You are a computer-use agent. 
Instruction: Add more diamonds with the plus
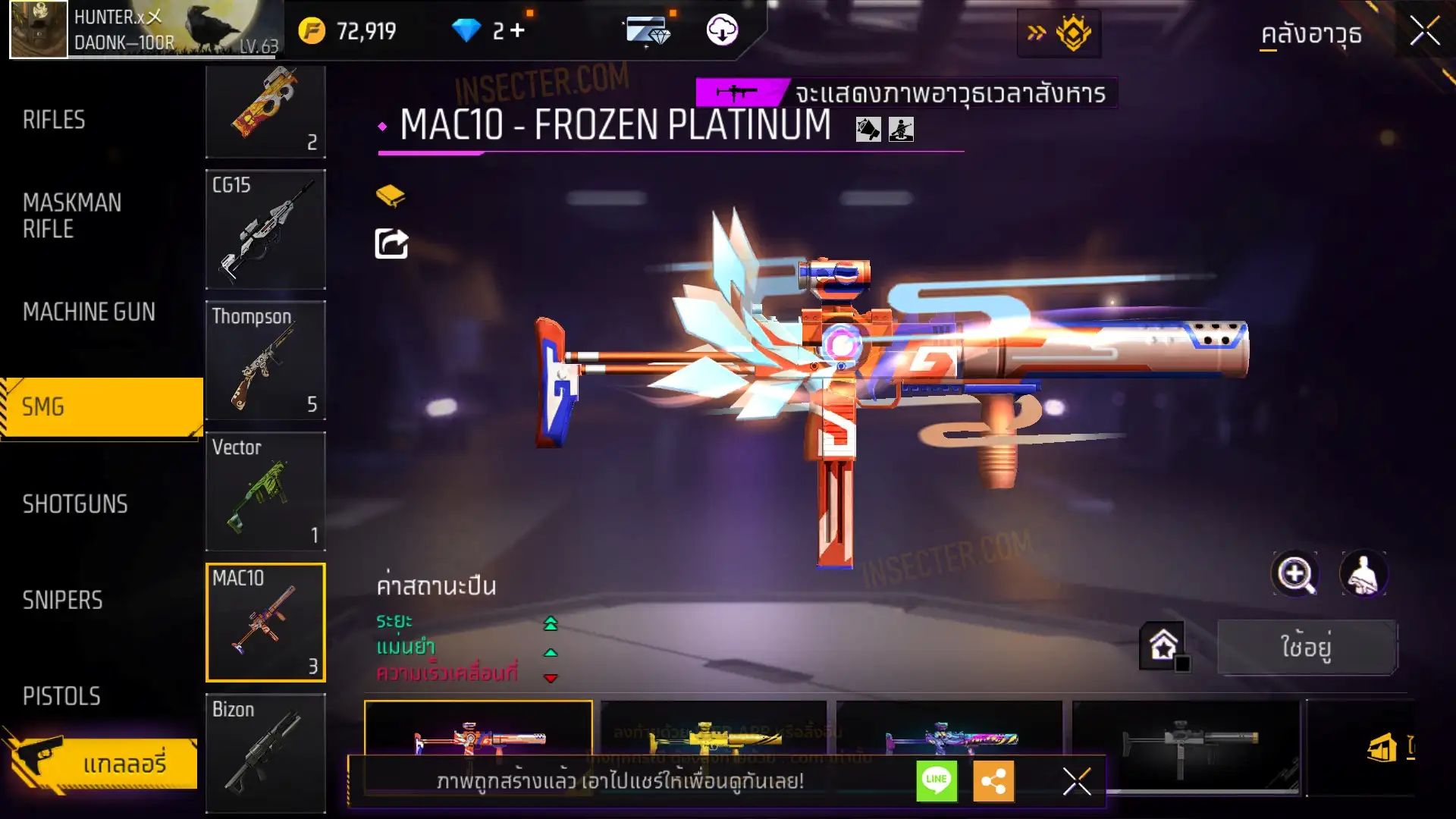[x=518, y=31]
